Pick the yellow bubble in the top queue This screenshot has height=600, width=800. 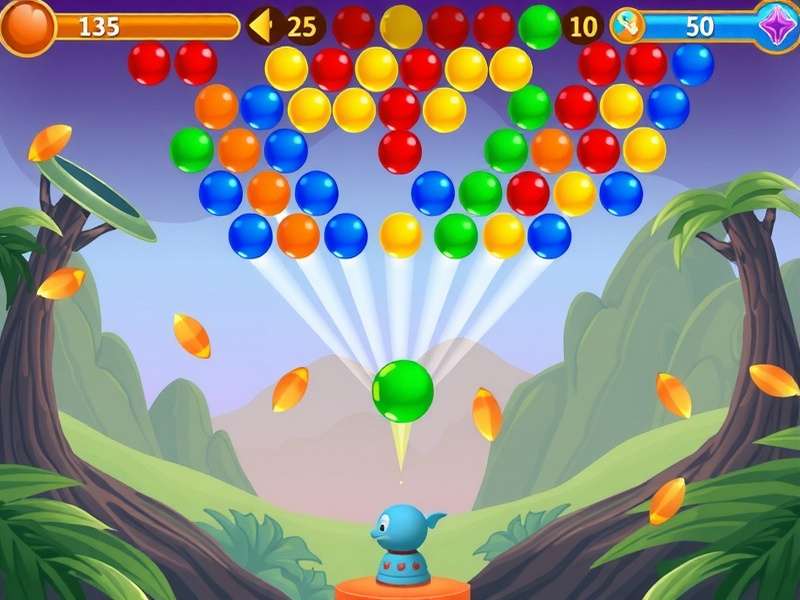click(x=401, y=26)
